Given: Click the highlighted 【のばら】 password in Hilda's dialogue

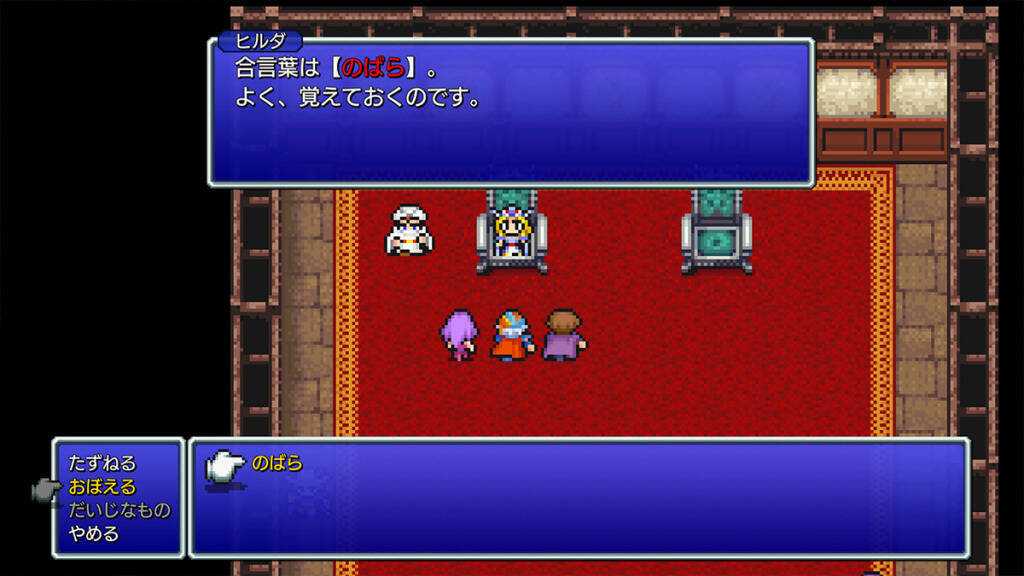Looking at the screenshot, I should tap(373, 70).
